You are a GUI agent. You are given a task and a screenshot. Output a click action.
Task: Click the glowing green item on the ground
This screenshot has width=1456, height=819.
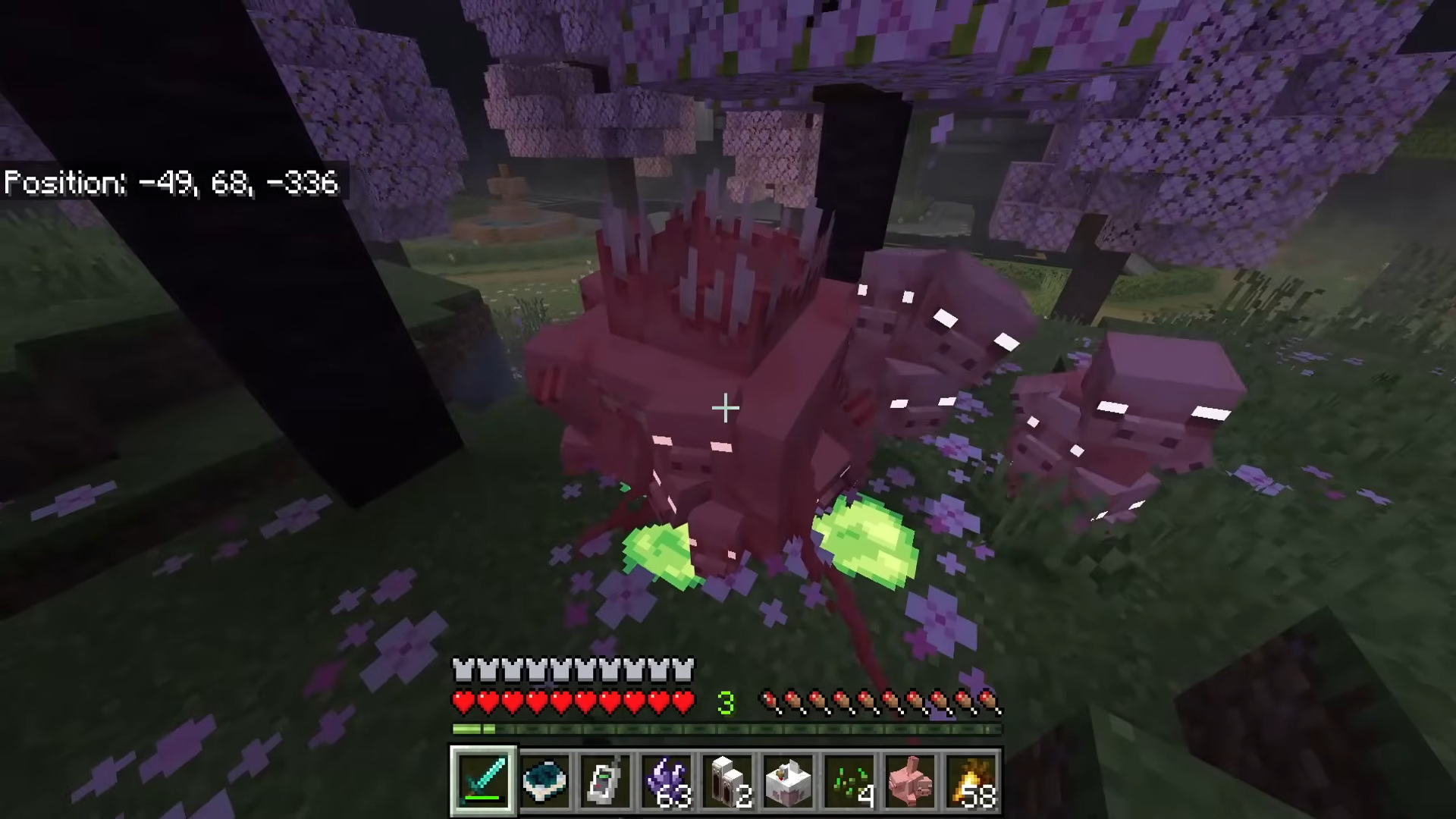coord(864,538)
